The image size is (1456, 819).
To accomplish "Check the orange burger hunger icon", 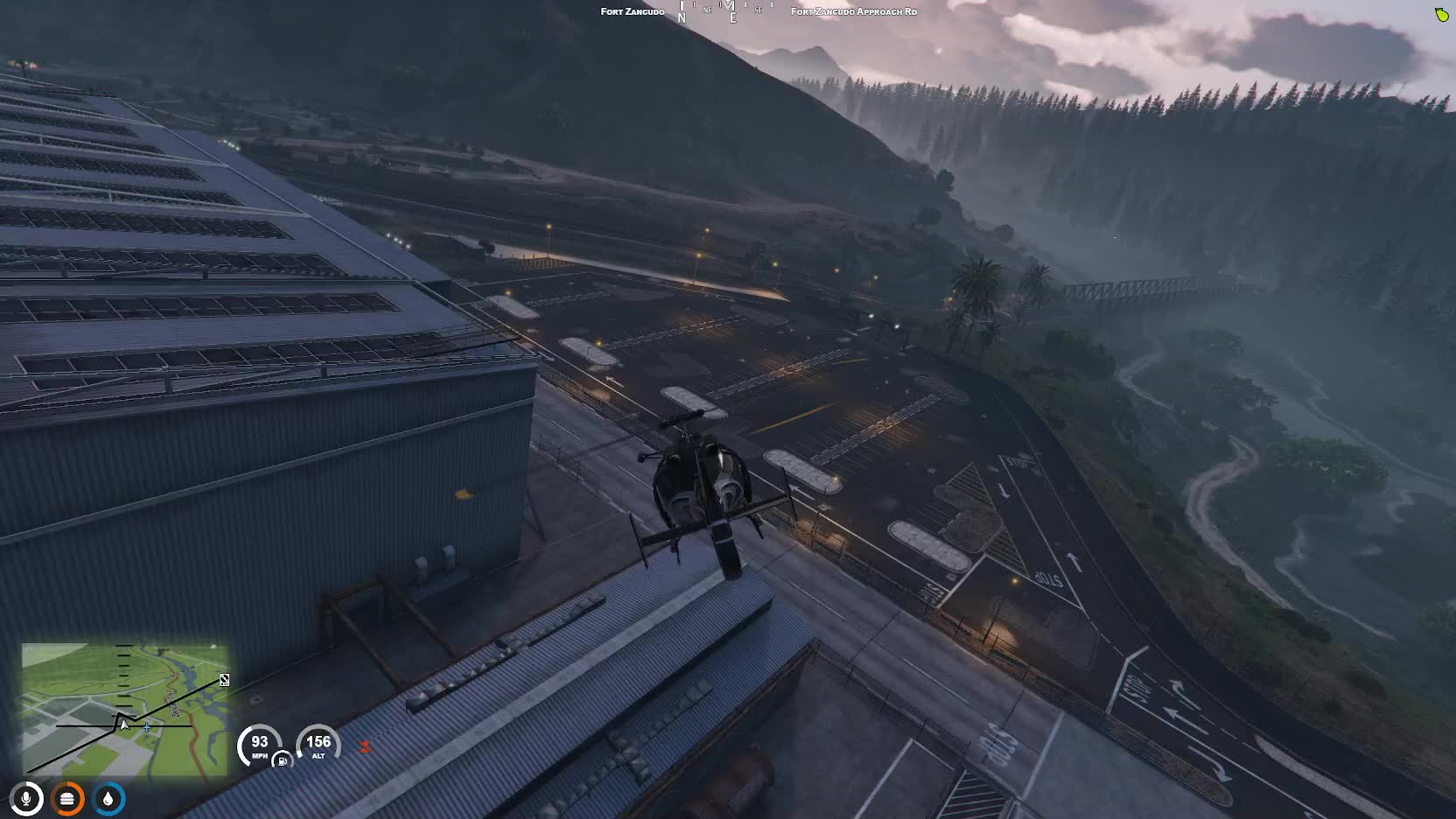I will (x=67, y=799).
